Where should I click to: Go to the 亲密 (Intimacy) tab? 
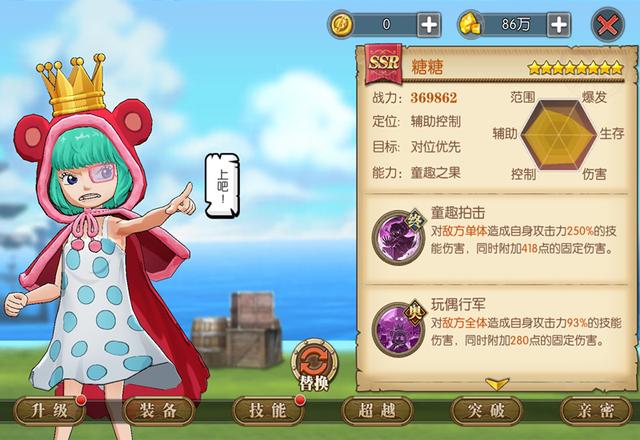coord(595,411)
